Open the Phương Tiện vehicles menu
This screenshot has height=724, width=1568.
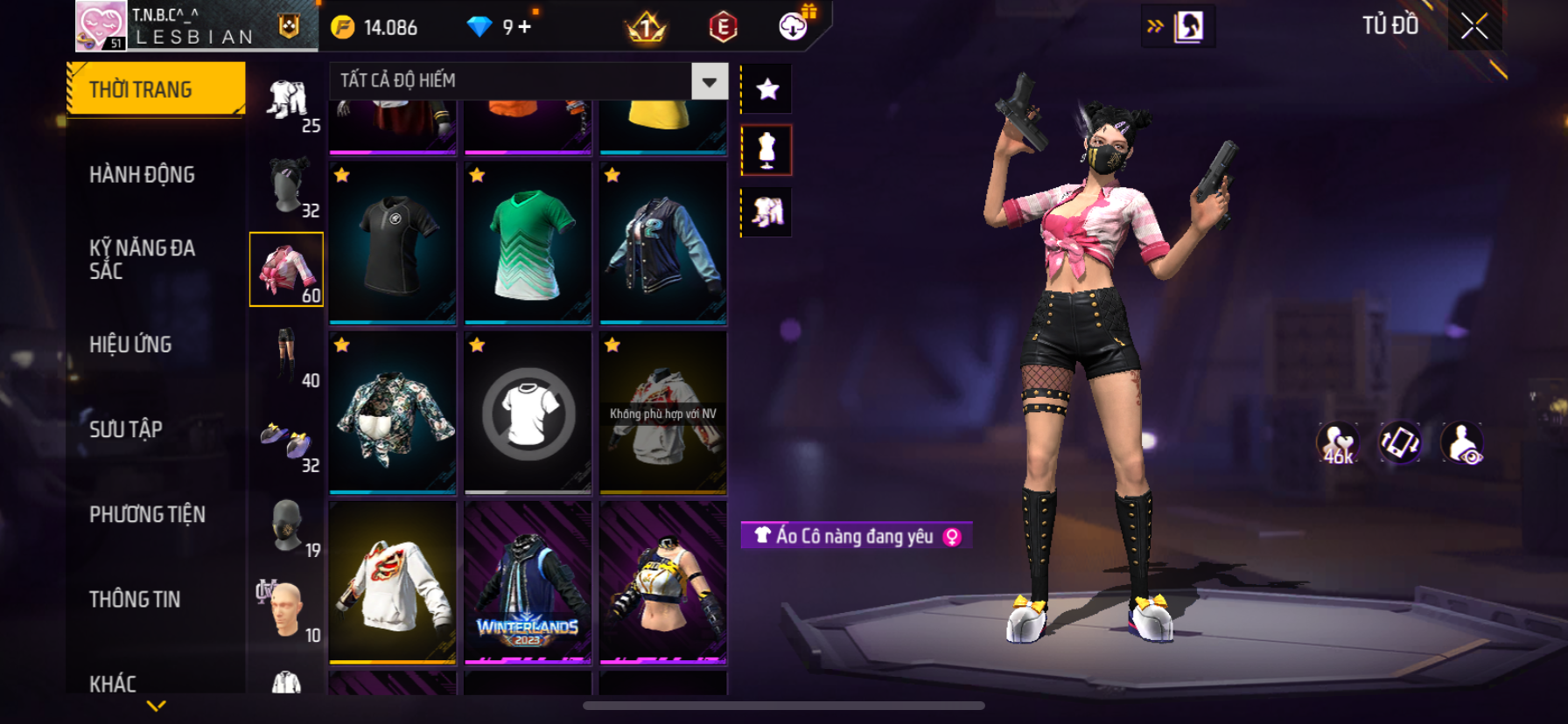click(147, 514)
